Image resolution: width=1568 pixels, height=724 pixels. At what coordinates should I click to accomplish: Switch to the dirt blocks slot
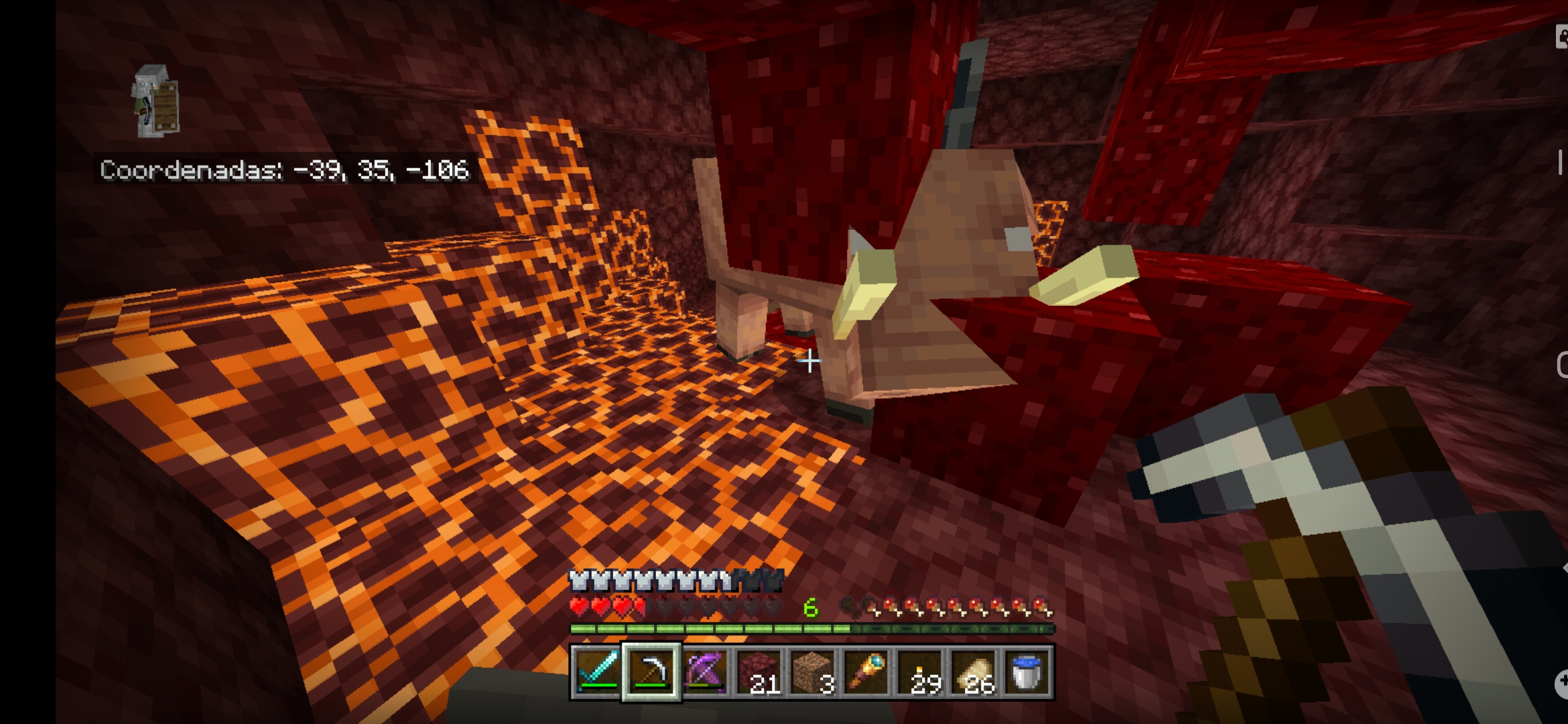pos(812,672)
